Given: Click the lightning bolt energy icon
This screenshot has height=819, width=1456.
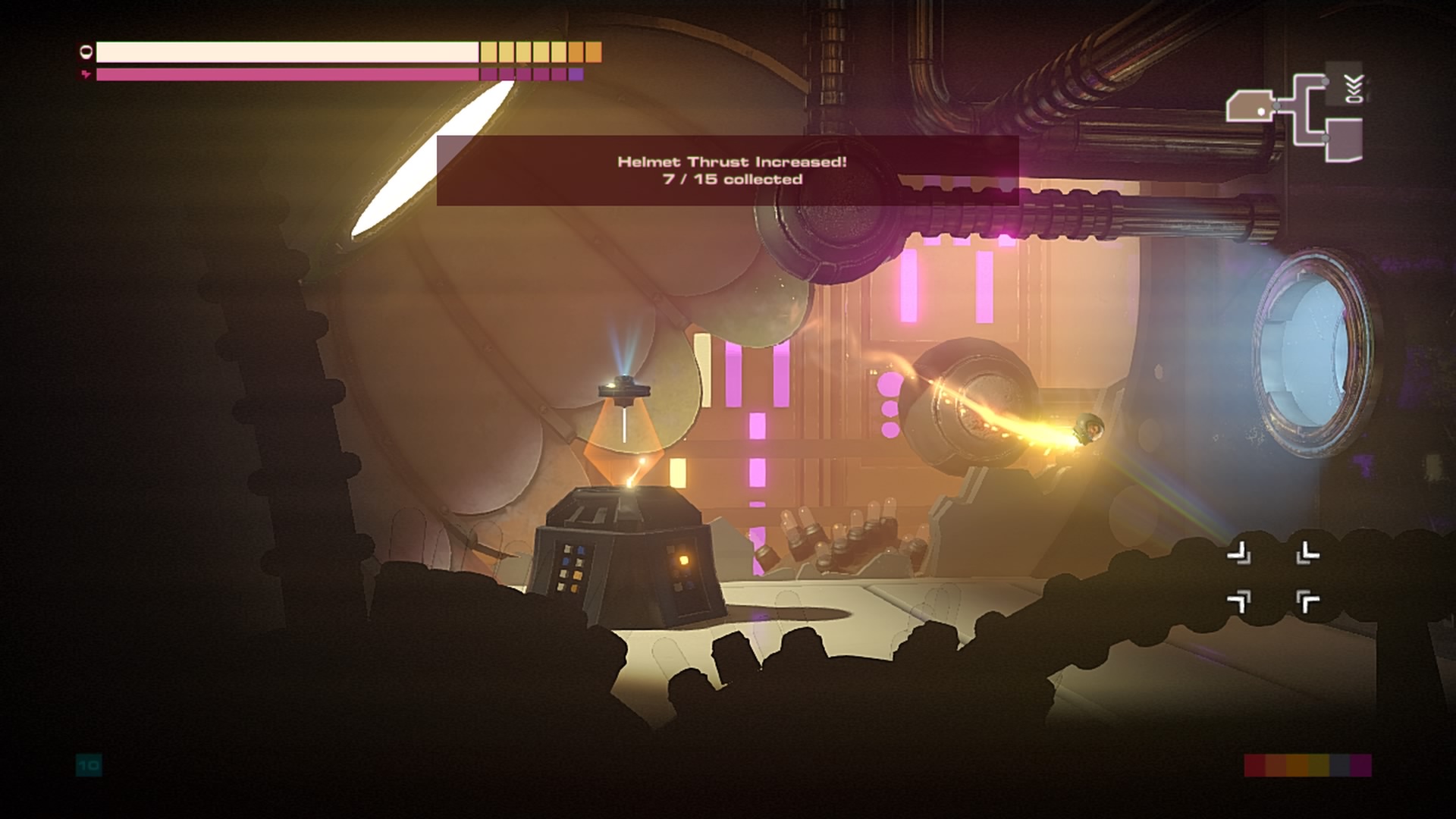Looking at the screenshot, I should tap(85, 74).
